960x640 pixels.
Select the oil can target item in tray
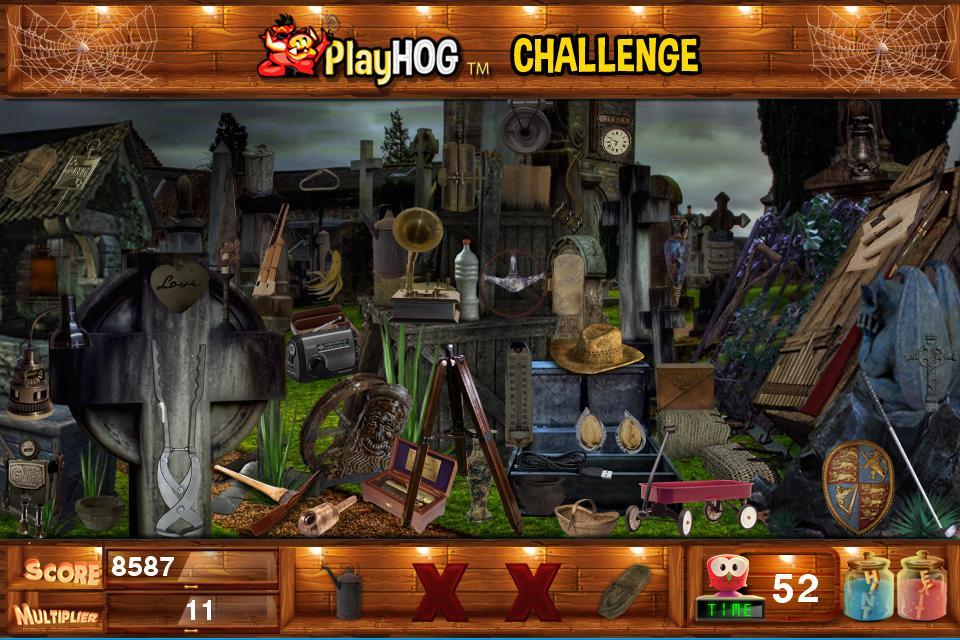tap(345, 592)
